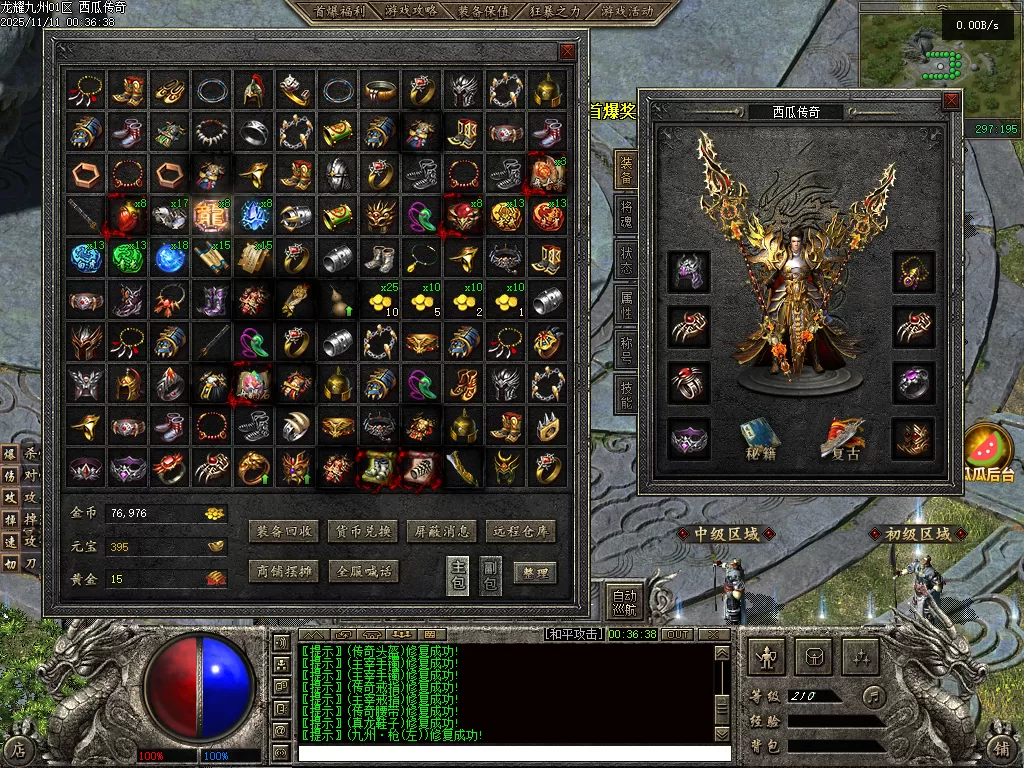Toggle the 屏蔽消息 block messages button

point(441,532)
